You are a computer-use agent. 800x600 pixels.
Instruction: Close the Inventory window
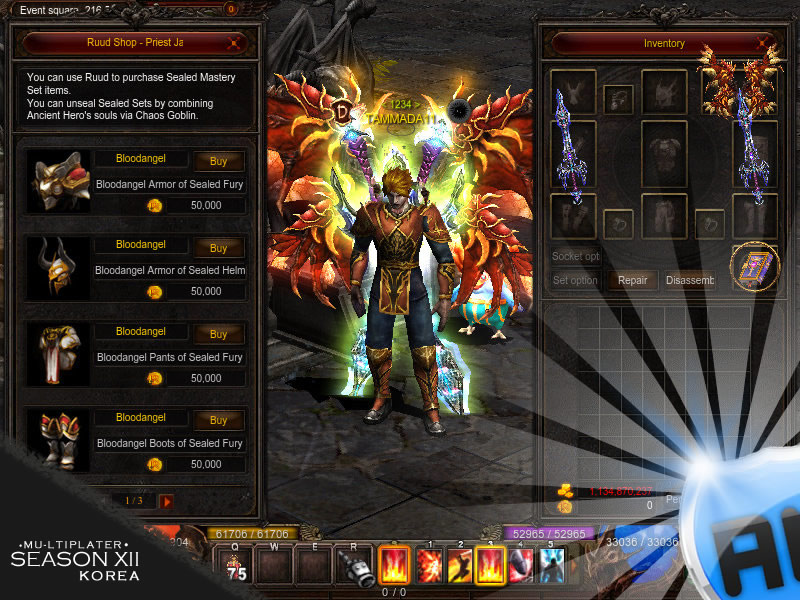pos(764,44)
